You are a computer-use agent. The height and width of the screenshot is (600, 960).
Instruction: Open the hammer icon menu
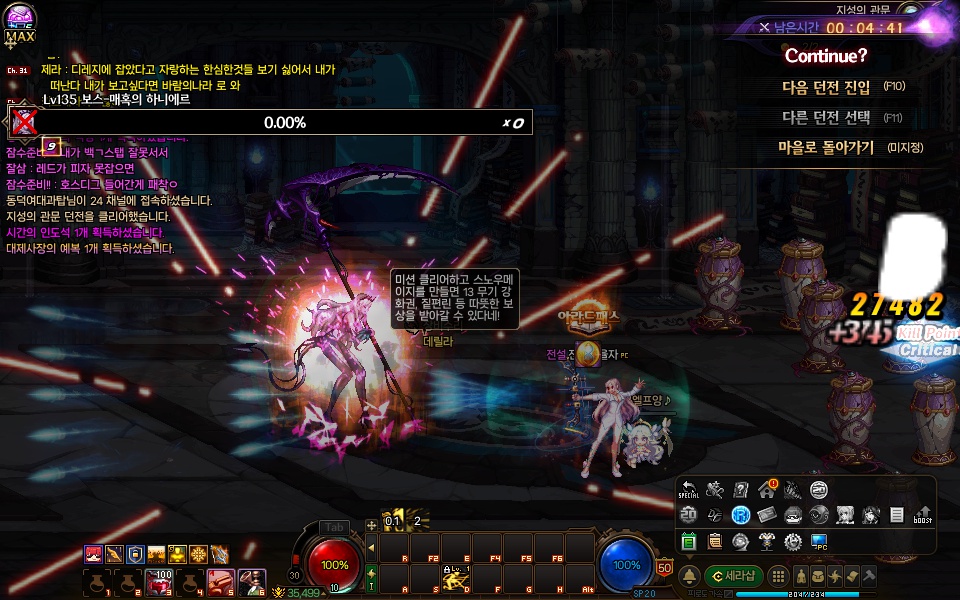pyautogui.click(x=869, y=577)
